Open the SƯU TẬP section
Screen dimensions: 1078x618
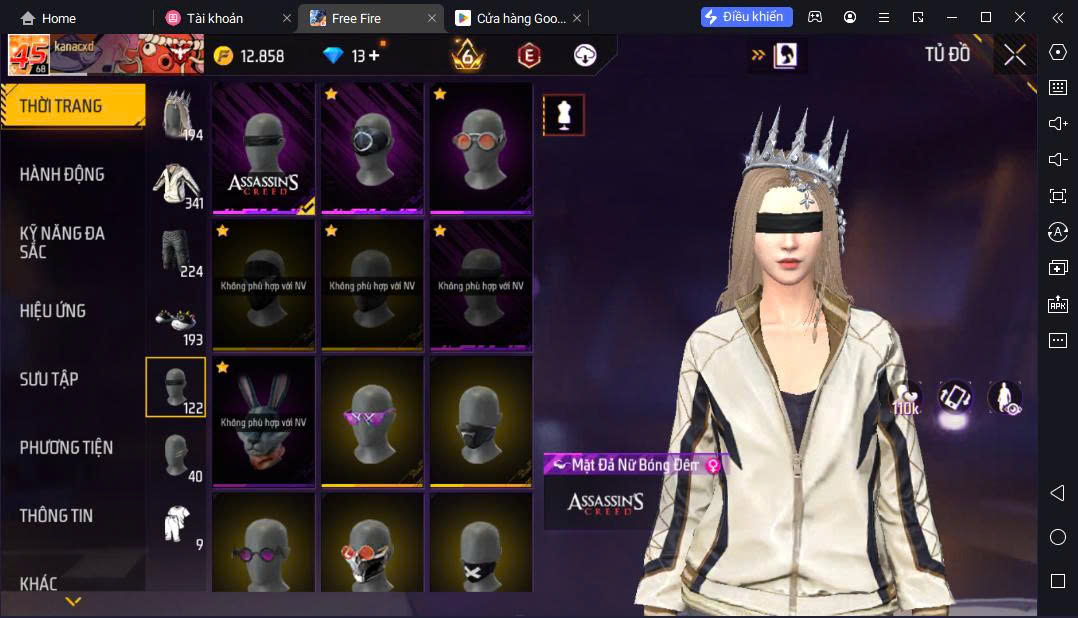49,379
